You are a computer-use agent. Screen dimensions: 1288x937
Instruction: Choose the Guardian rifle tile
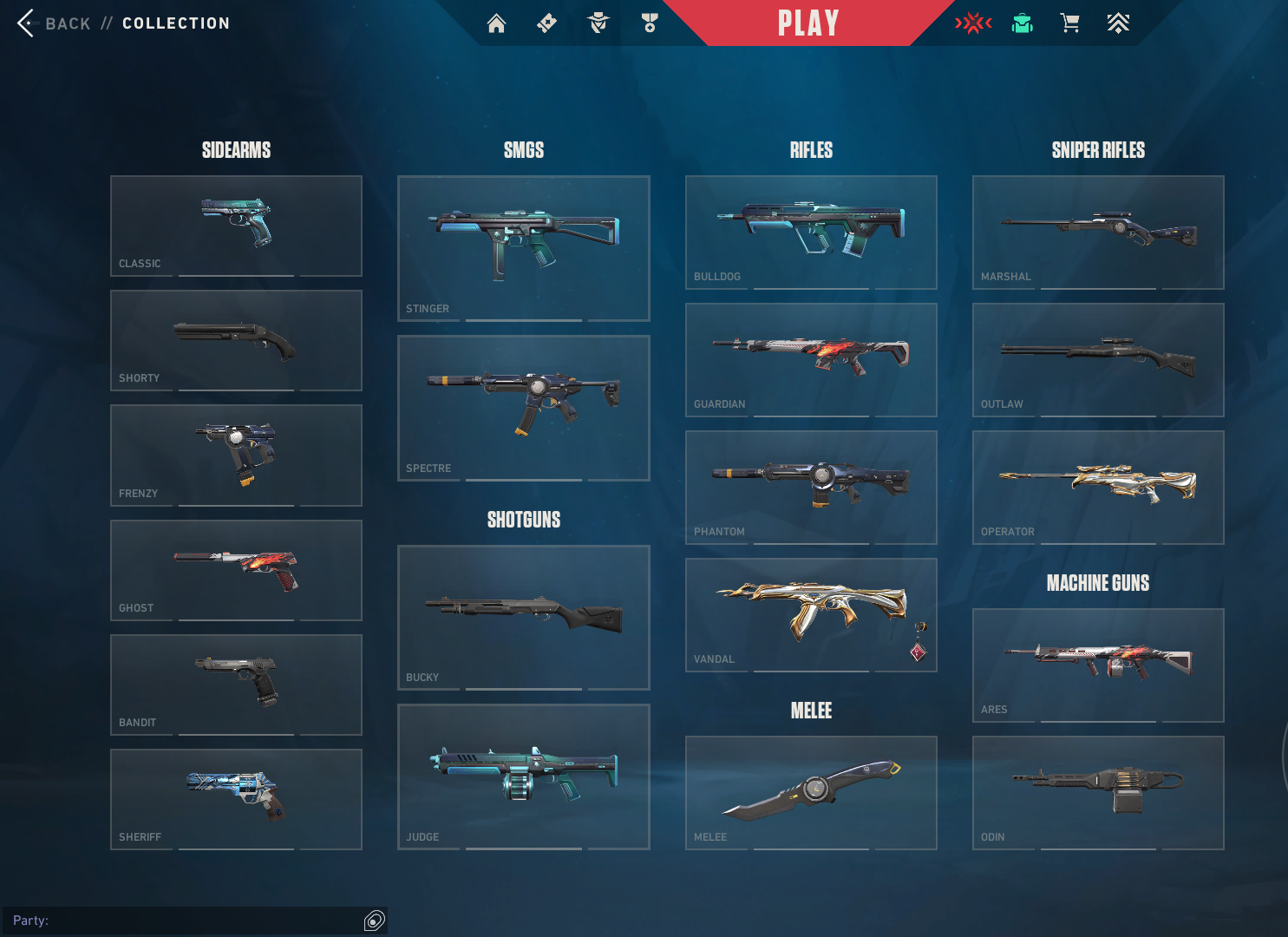coord(811,359)
